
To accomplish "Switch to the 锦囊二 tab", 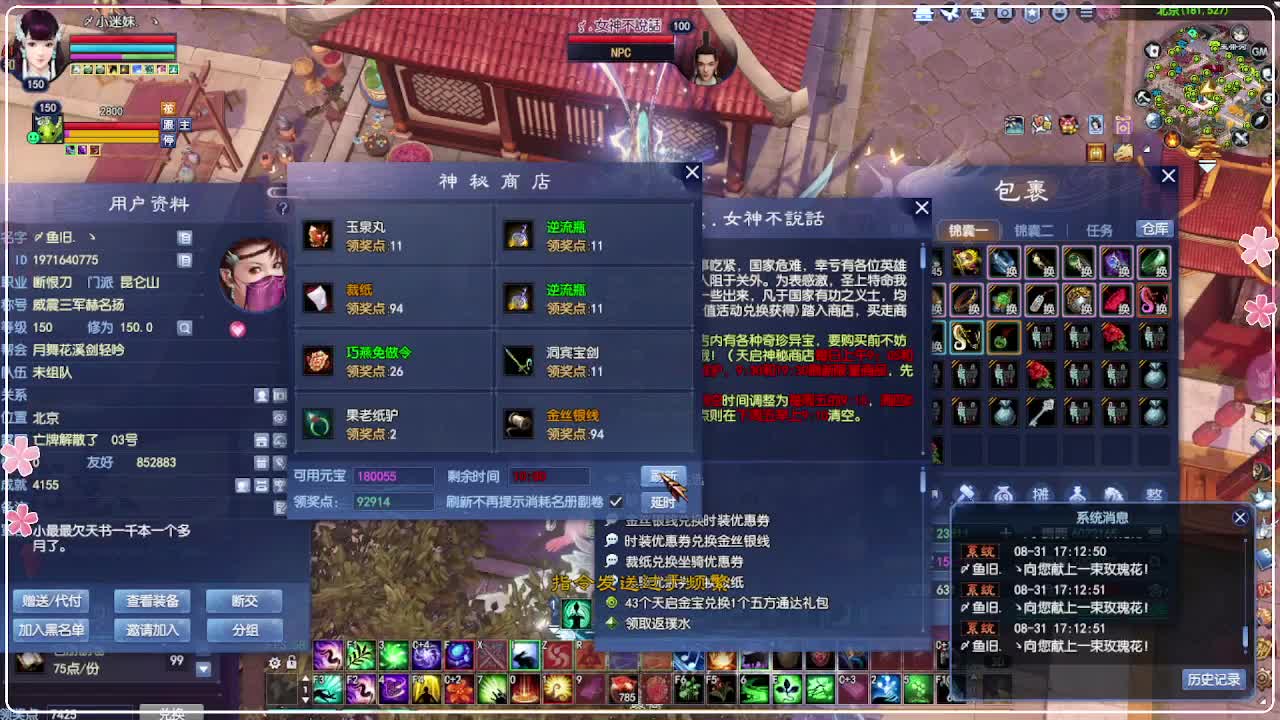I will tap(1036, 230).
